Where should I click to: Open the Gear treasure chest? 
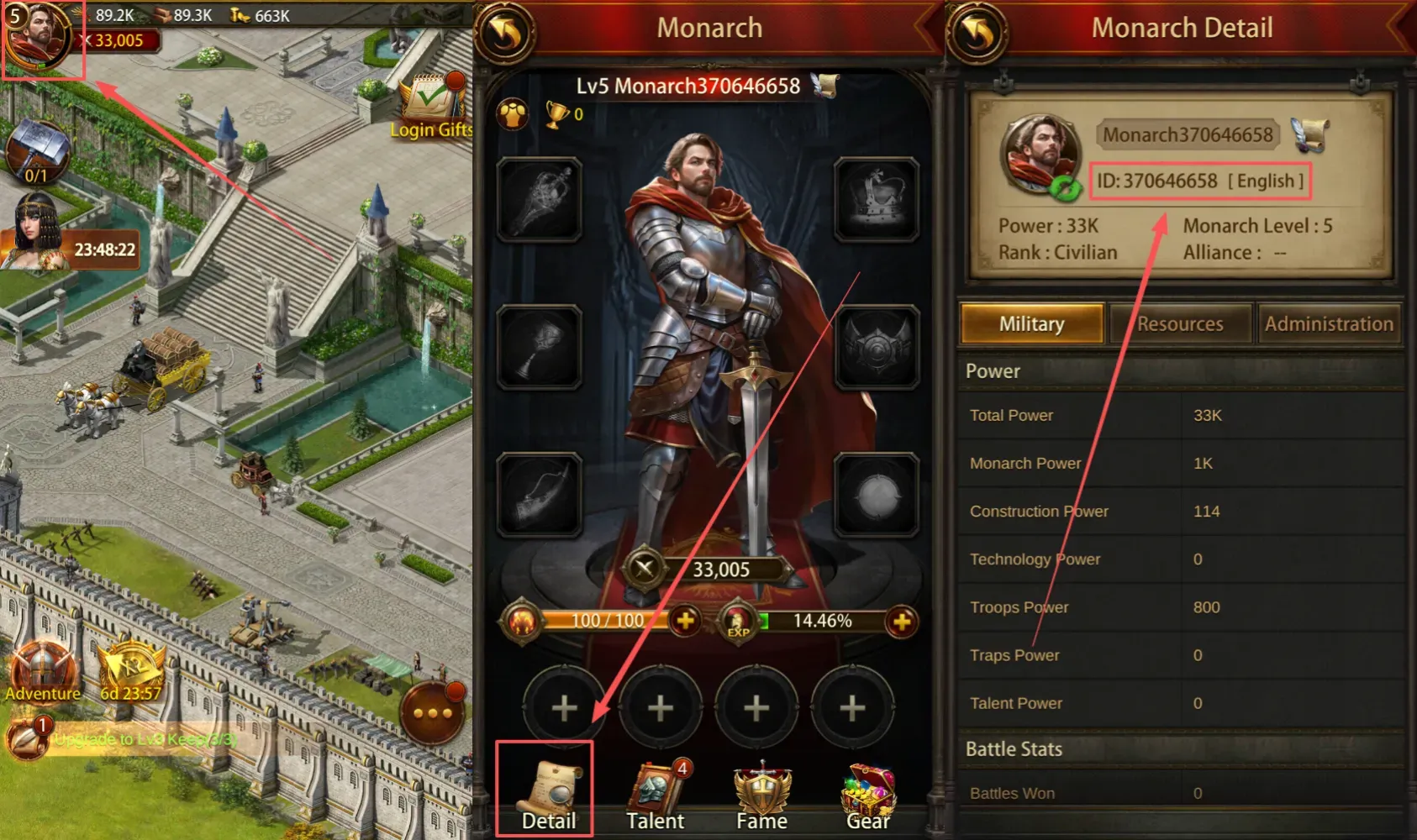(867, 796)
